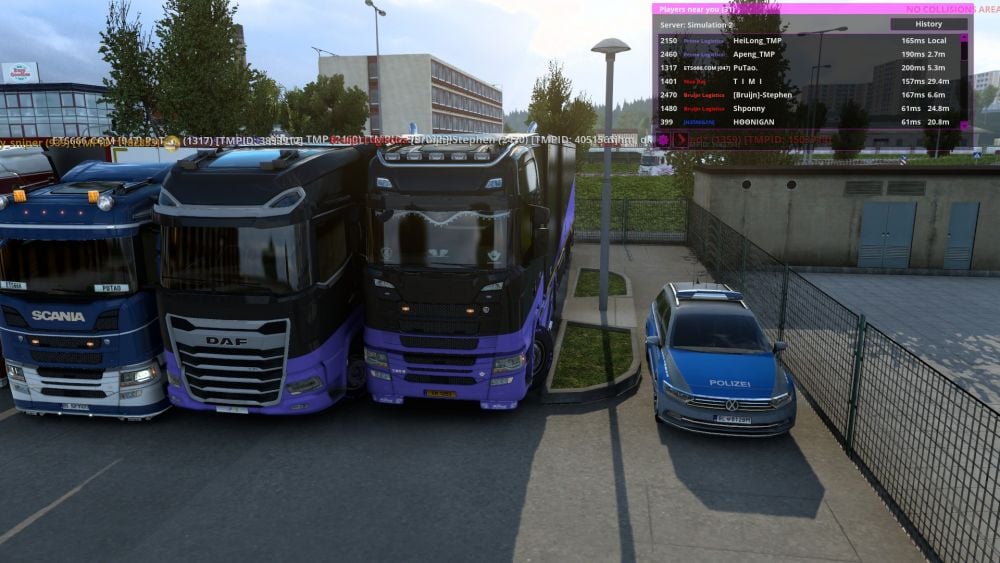The height and width of the screenshot is (563, 1000).
Task: Open the gear settings icon below the player list
Action: [662, 139]
